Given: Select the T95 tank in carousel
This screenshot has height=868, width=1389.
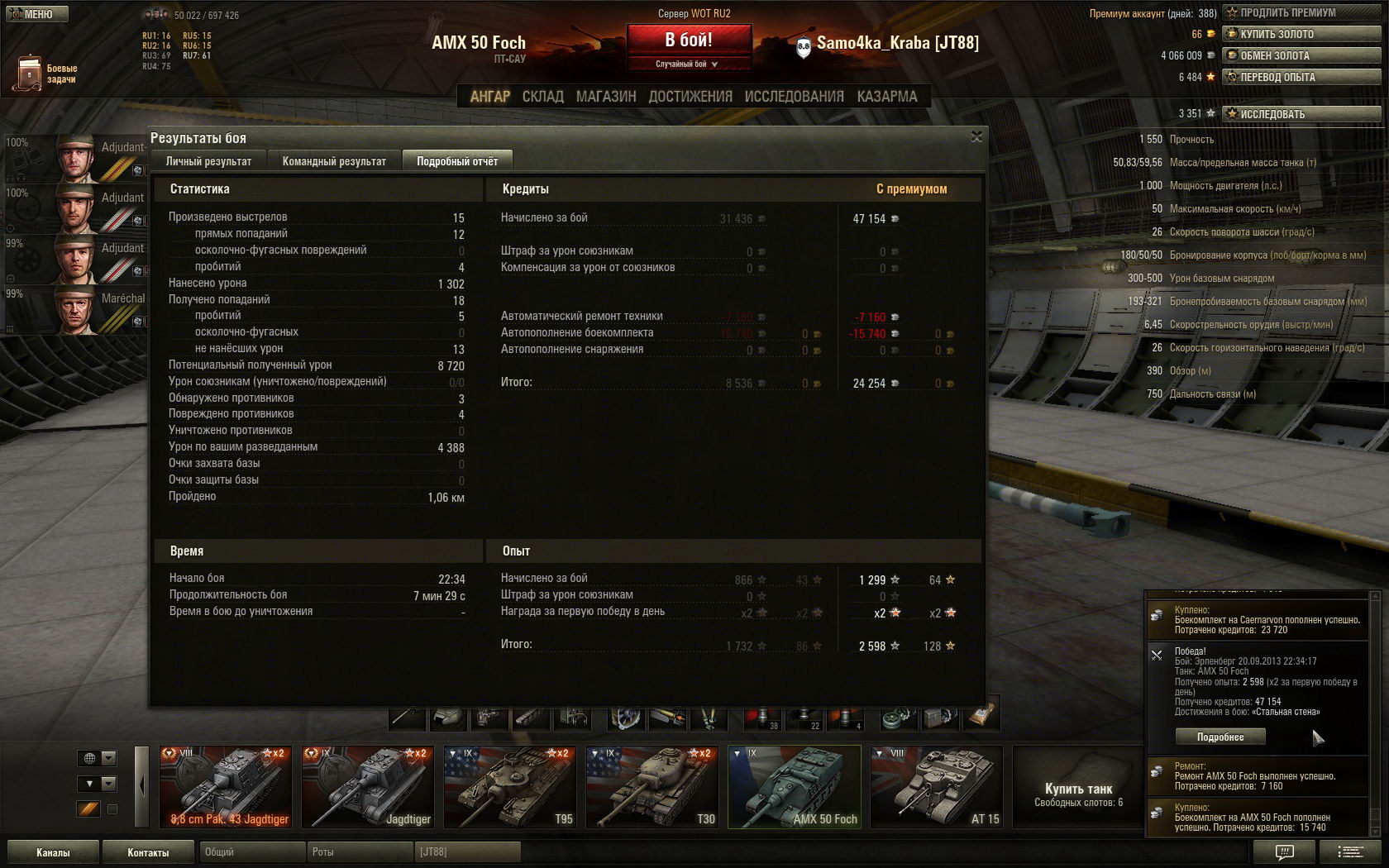Looking at the screenshot, I should click(x=509, y=786).
